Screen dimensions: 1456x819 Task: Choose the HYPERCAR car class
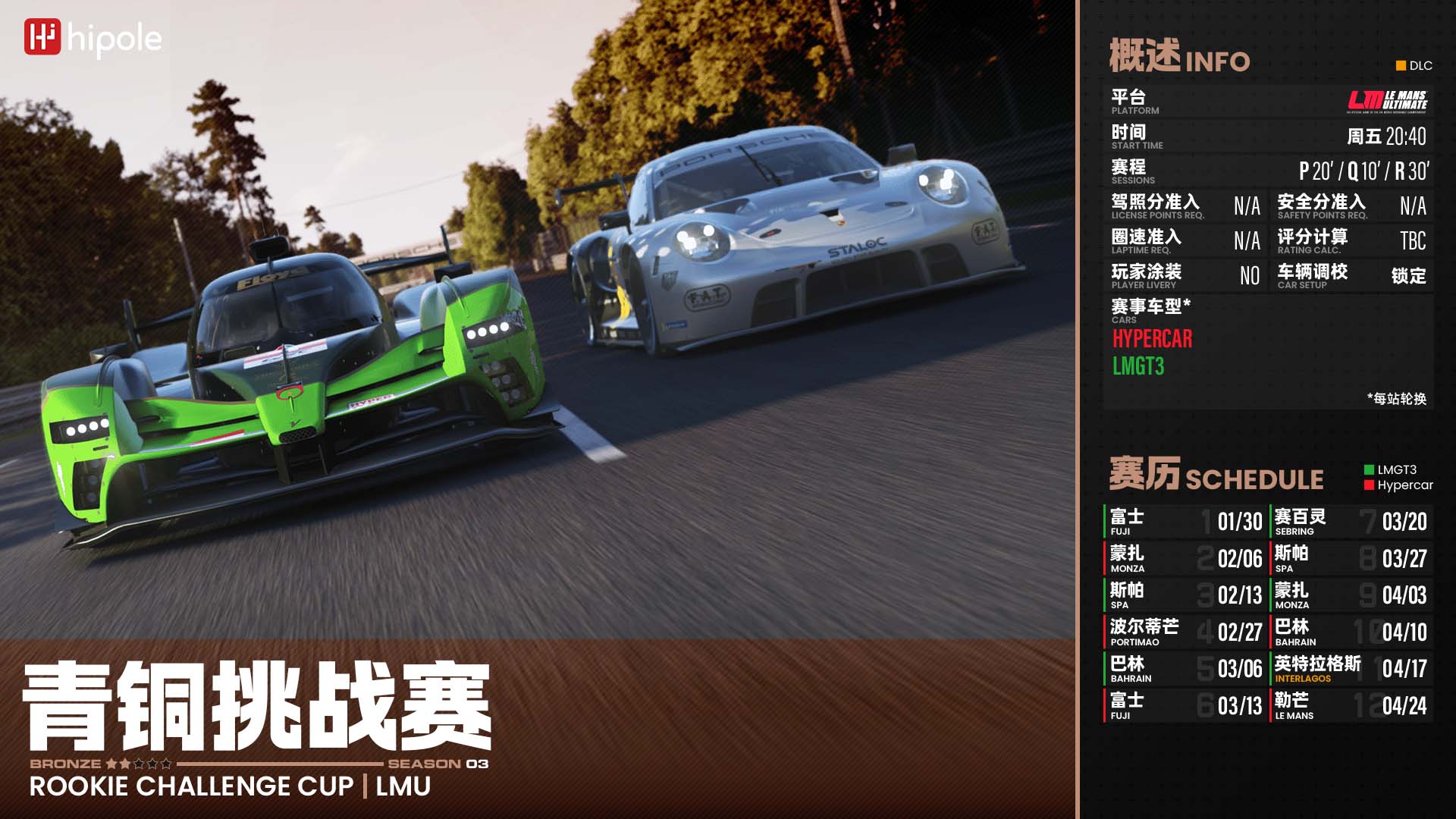[x=1152, y=339]
